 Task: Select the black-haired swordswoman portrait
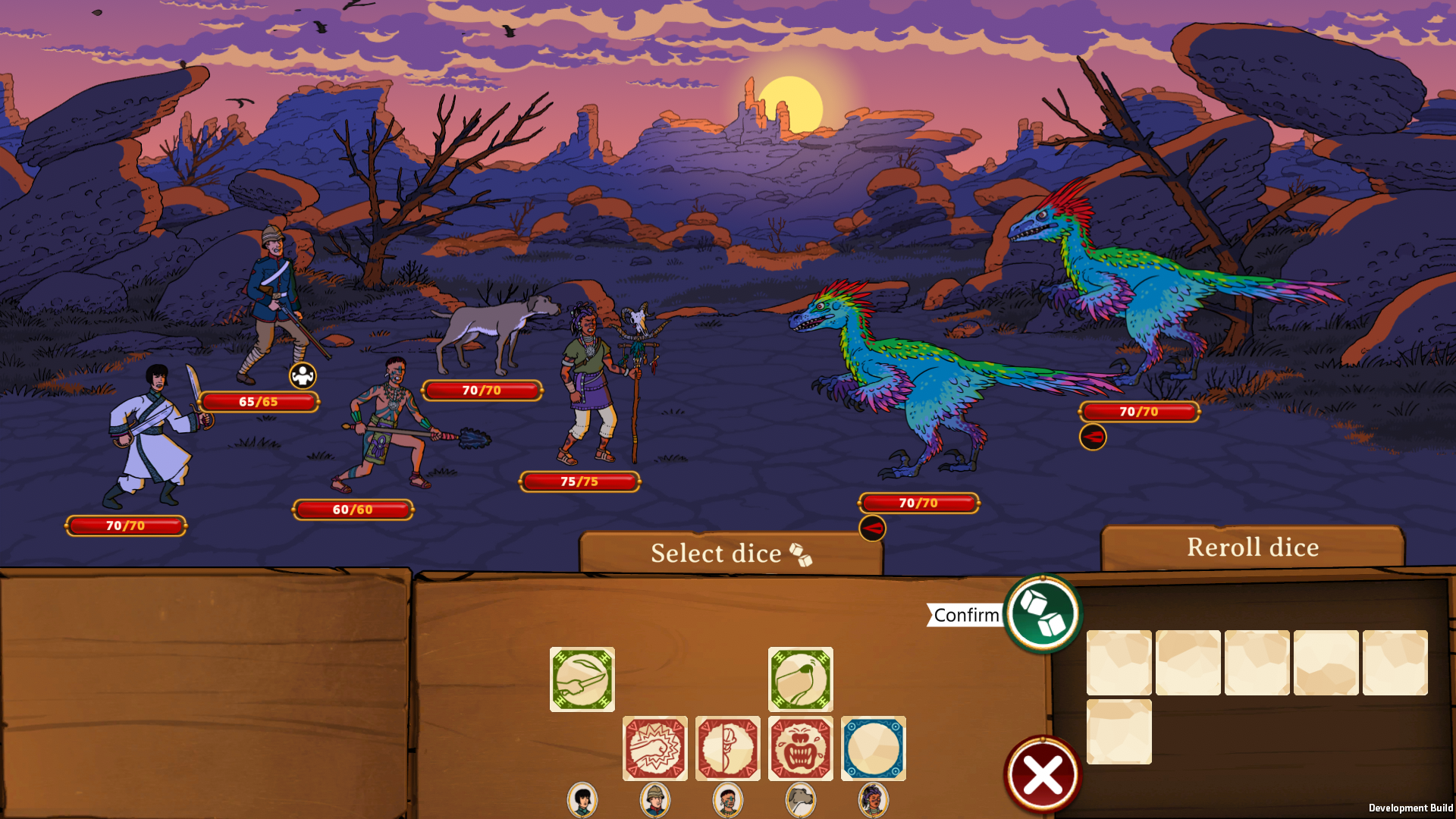[x=582, y=799]
